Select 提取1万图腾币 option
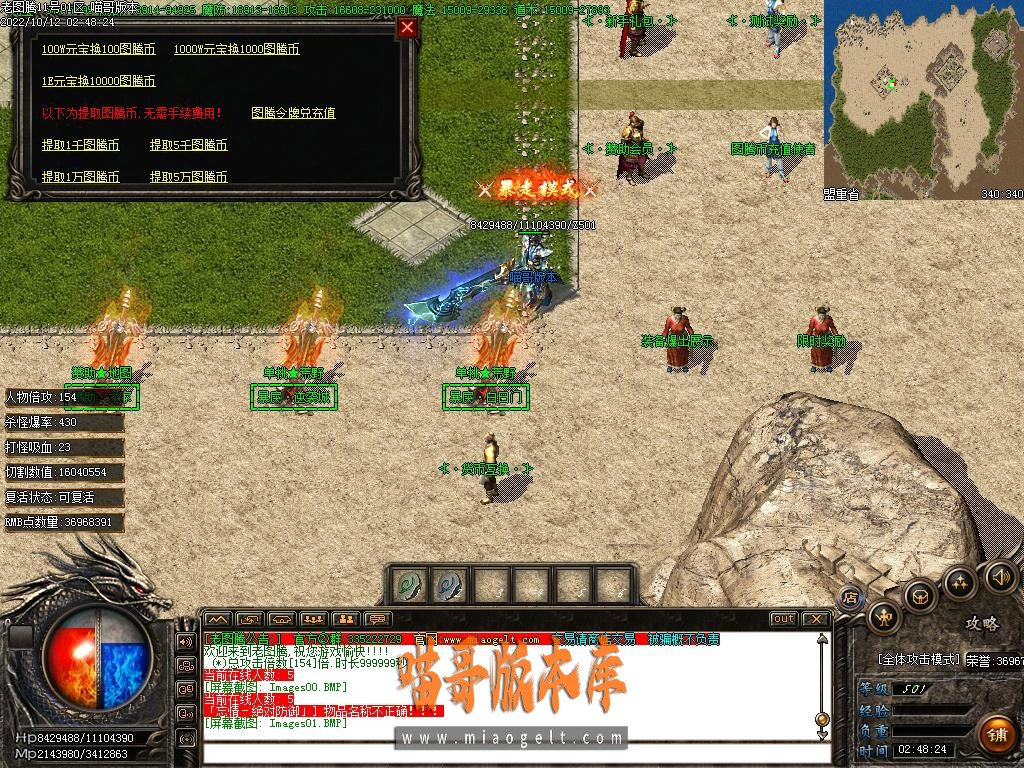This screenshot has width=1024, height=768. coord(80,177)
